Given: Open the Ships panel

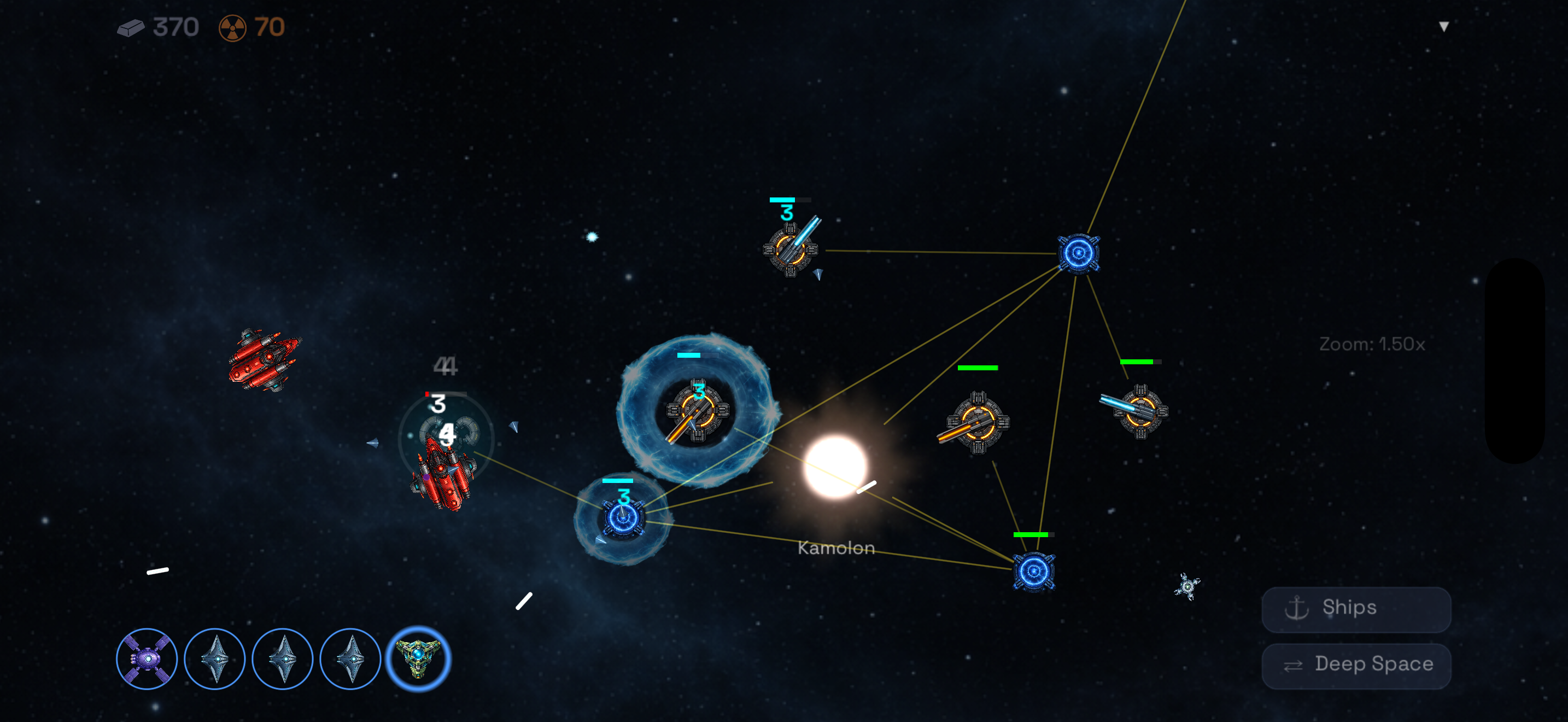Looking at the screenshot, I should click(x=1355, y=608).
